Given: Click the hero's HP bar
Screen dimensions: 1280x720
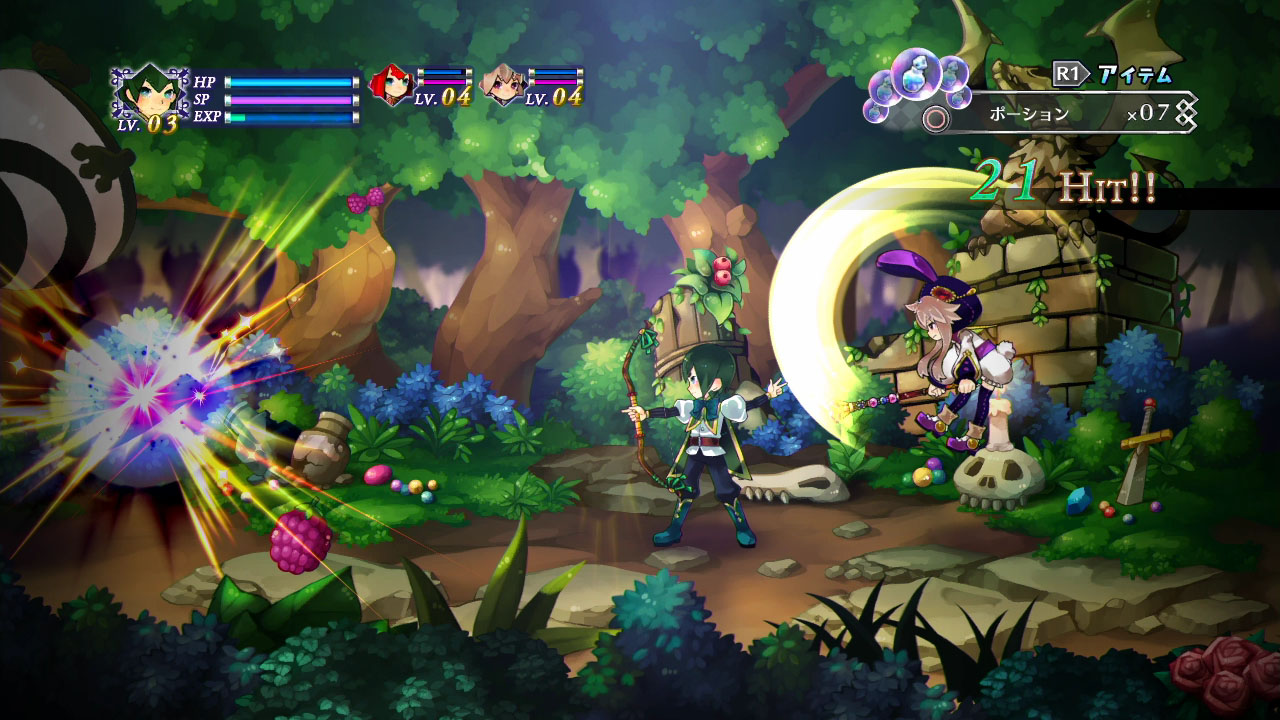Looking at the screenshot, I should [290, 81].
